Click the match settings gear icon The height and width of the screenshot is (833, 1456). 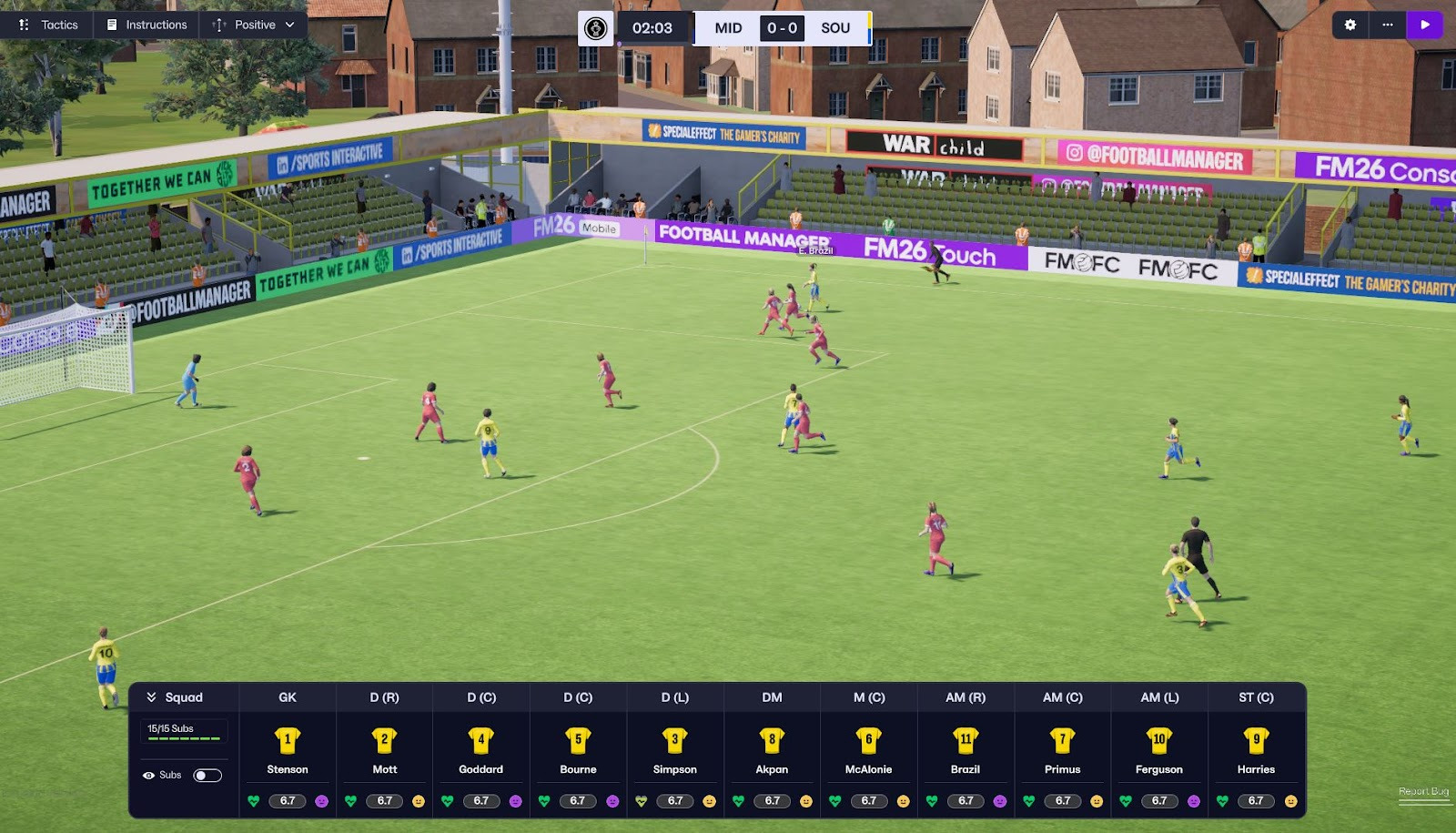pos(1350,25)
